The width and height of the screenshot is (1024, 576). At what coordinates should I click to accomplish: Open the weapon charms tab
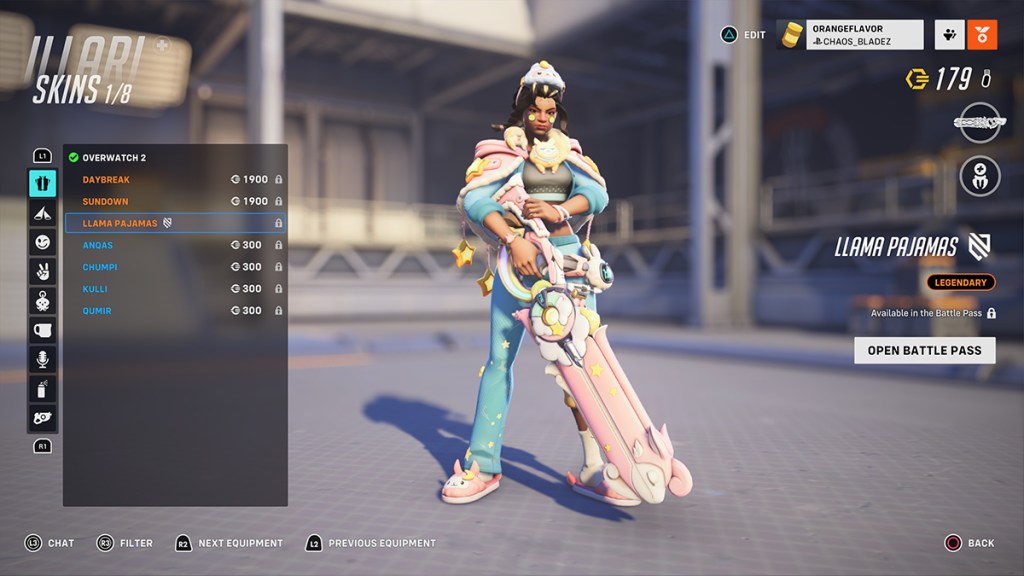pos(42,300)
